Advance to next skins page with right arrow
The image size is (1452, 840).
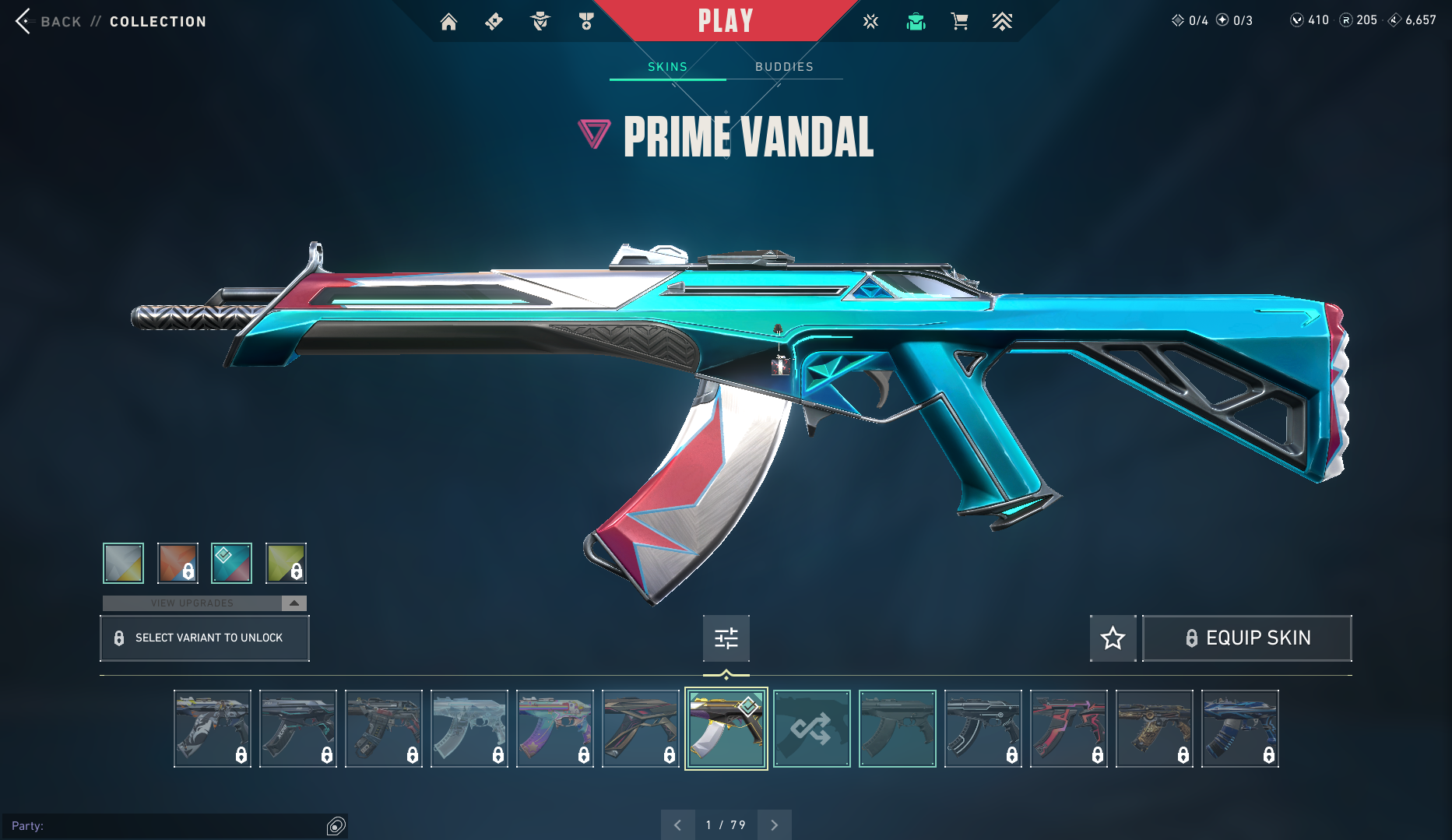click(774, 824)
